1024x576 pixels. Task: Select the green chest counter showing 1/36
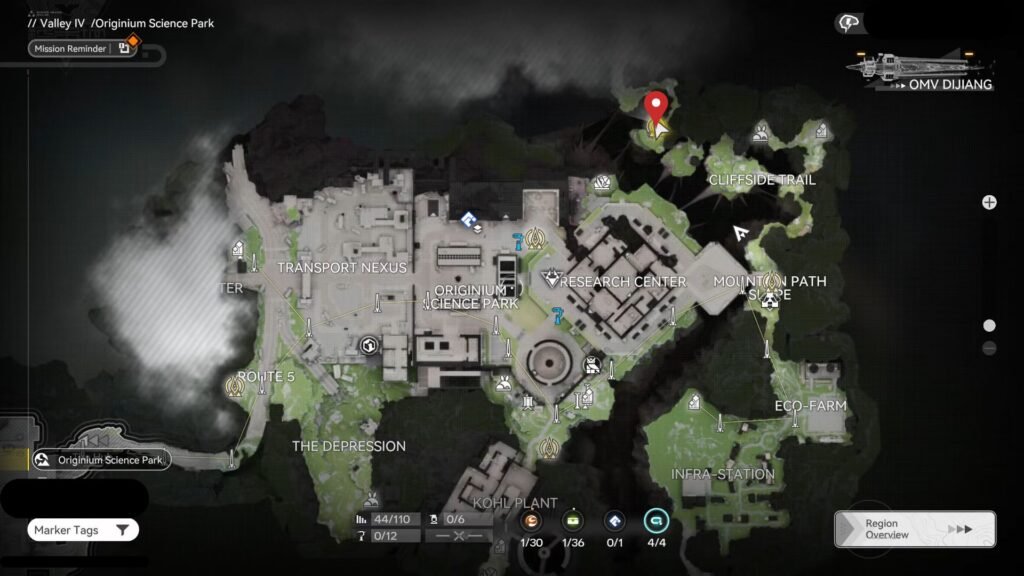click(573, 520)
